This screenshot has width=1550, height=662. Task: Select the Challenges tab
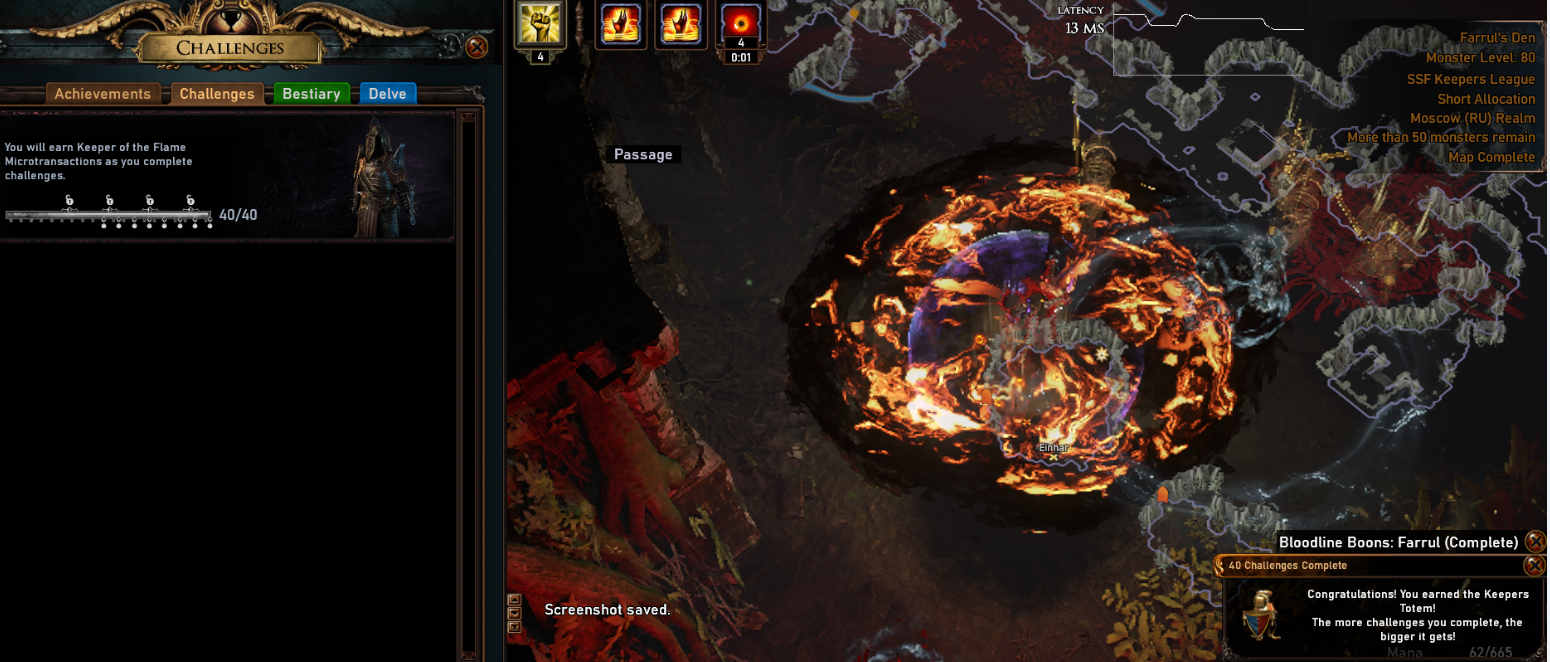click(x=217, y=94)
